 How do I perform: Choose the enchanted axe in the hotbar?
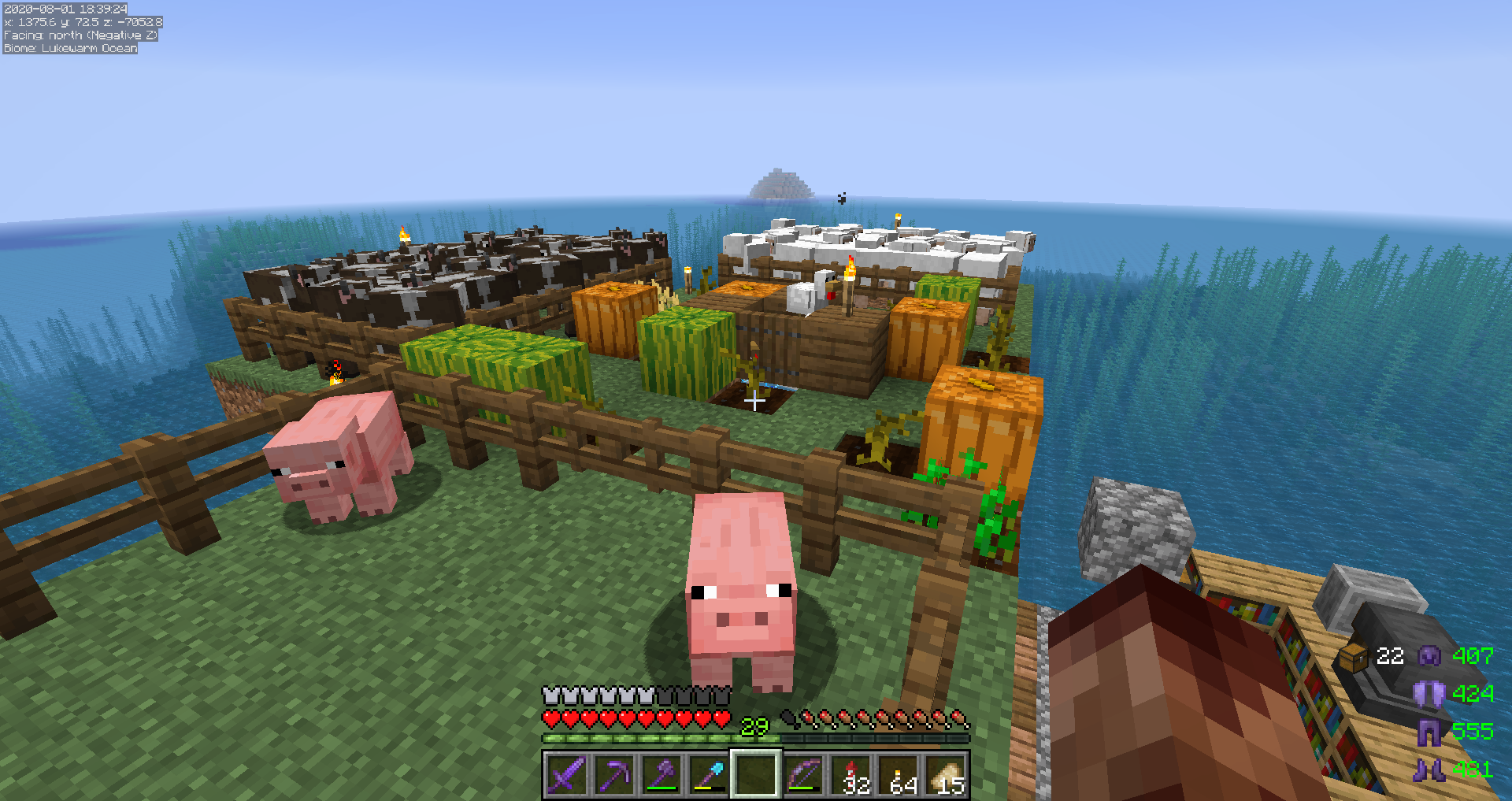[x=661, y=775]
